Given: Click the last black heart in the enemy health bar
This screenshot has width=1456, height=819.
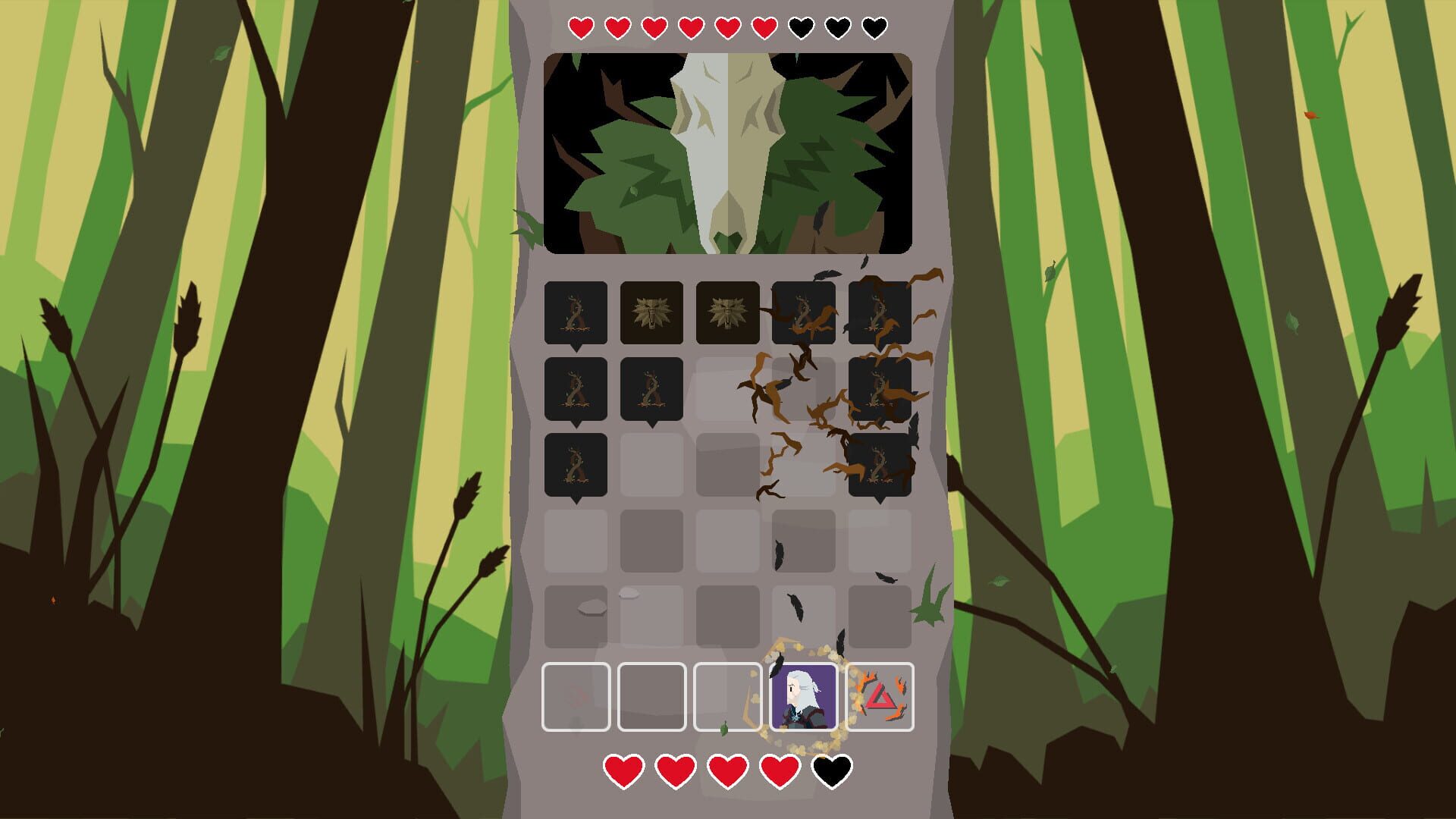Looking at the screenshot, I should point(874,28).
